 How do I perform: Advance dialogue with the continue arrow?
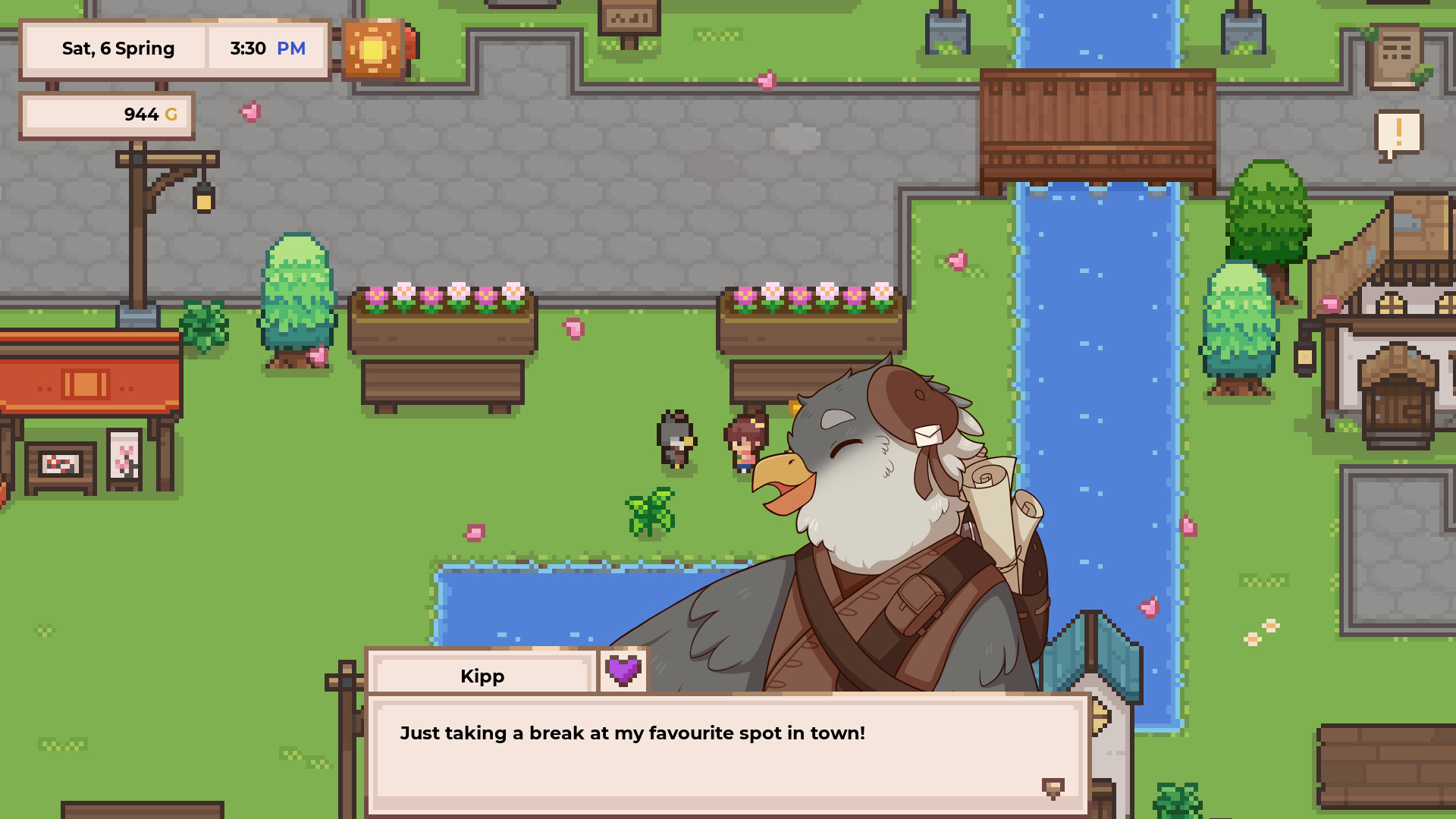pos(1053,788)
